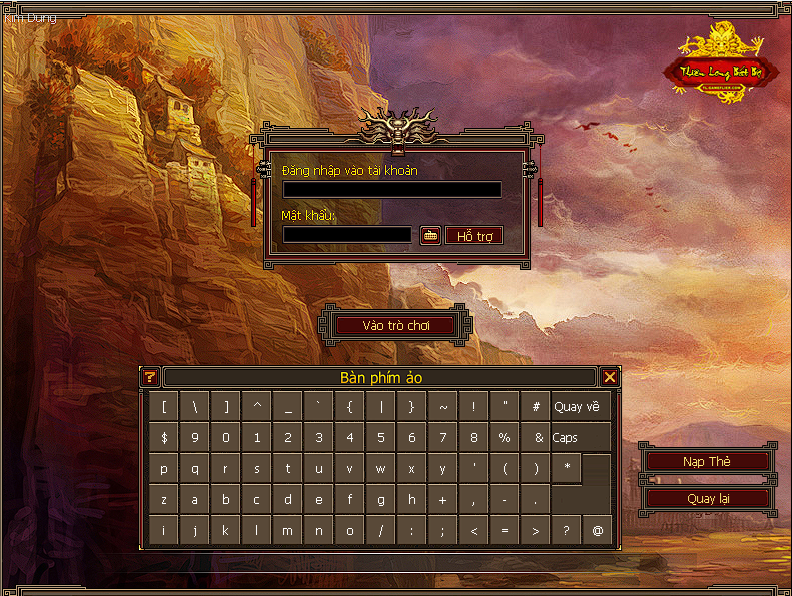Open the Hỗ trợ support button
792x596 pixels.
474,236
